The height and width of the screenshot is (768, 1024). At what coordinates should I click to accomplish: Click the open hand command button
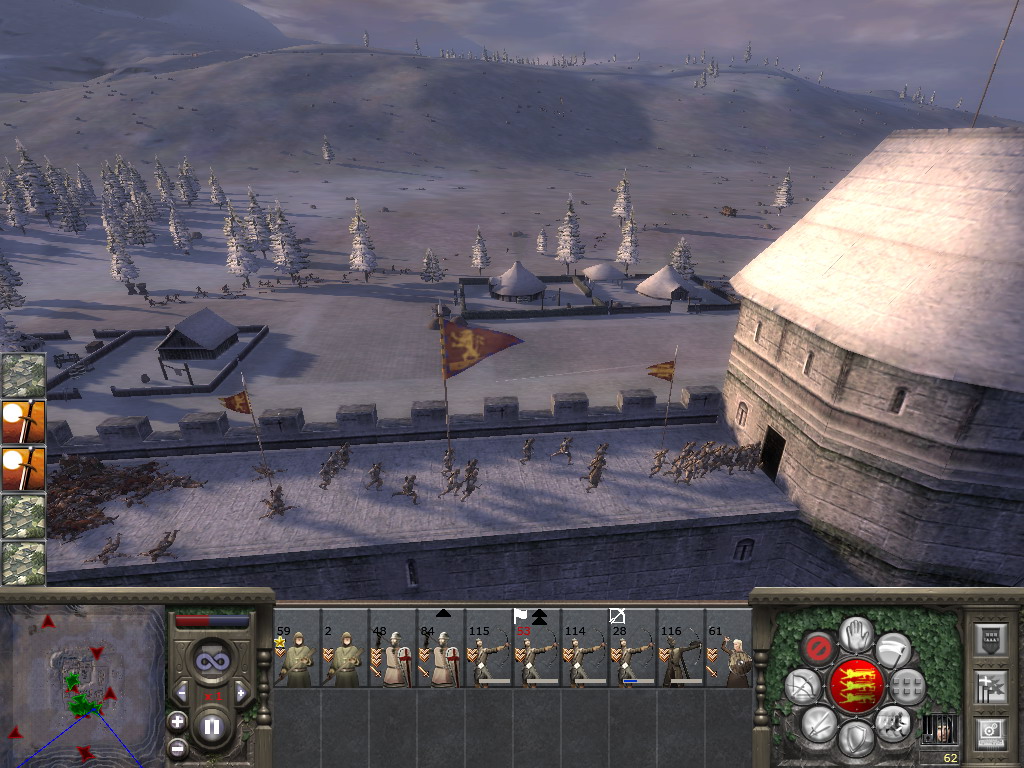coord(855,632)
